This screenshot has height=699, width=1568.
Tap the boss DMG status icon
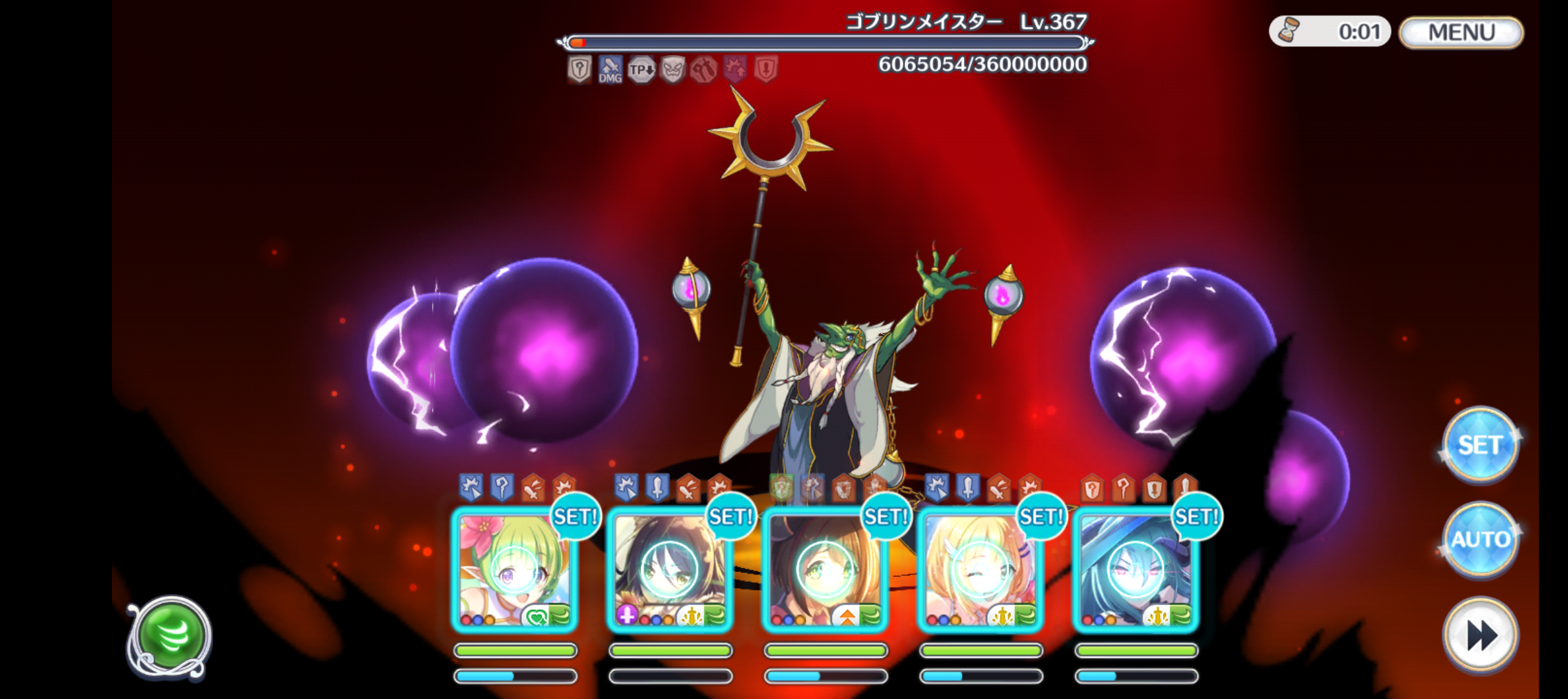[610, 69]
